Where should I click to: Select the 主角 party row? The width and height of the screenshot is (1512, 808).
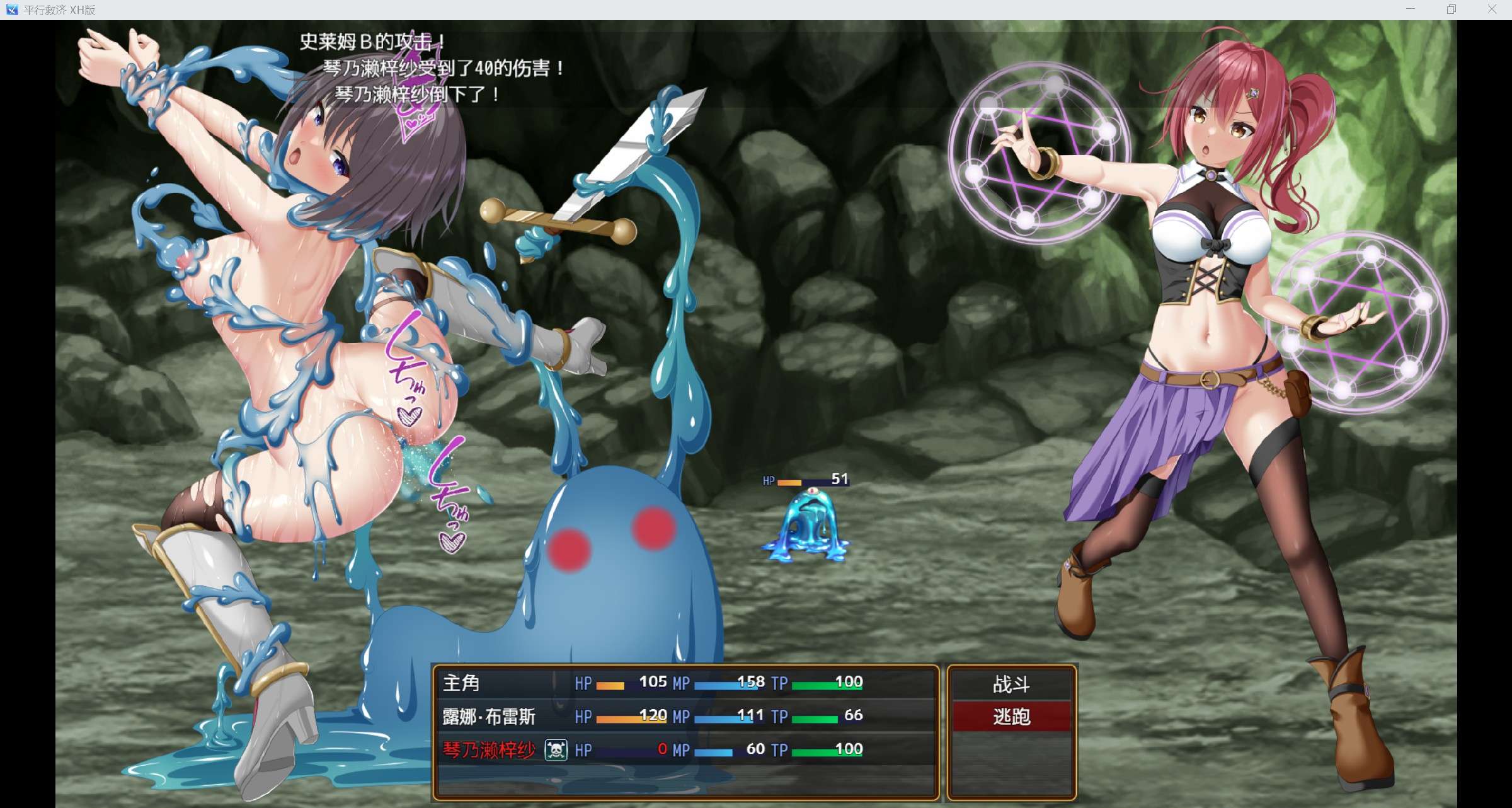(685, 683)
